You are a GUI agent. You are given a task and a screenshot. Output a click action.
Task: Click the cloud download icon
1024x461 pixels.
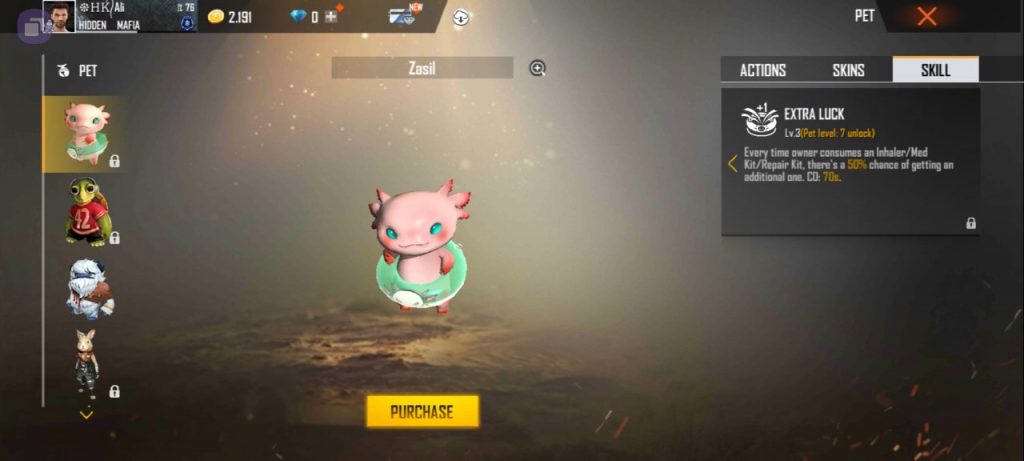point(461,17)
